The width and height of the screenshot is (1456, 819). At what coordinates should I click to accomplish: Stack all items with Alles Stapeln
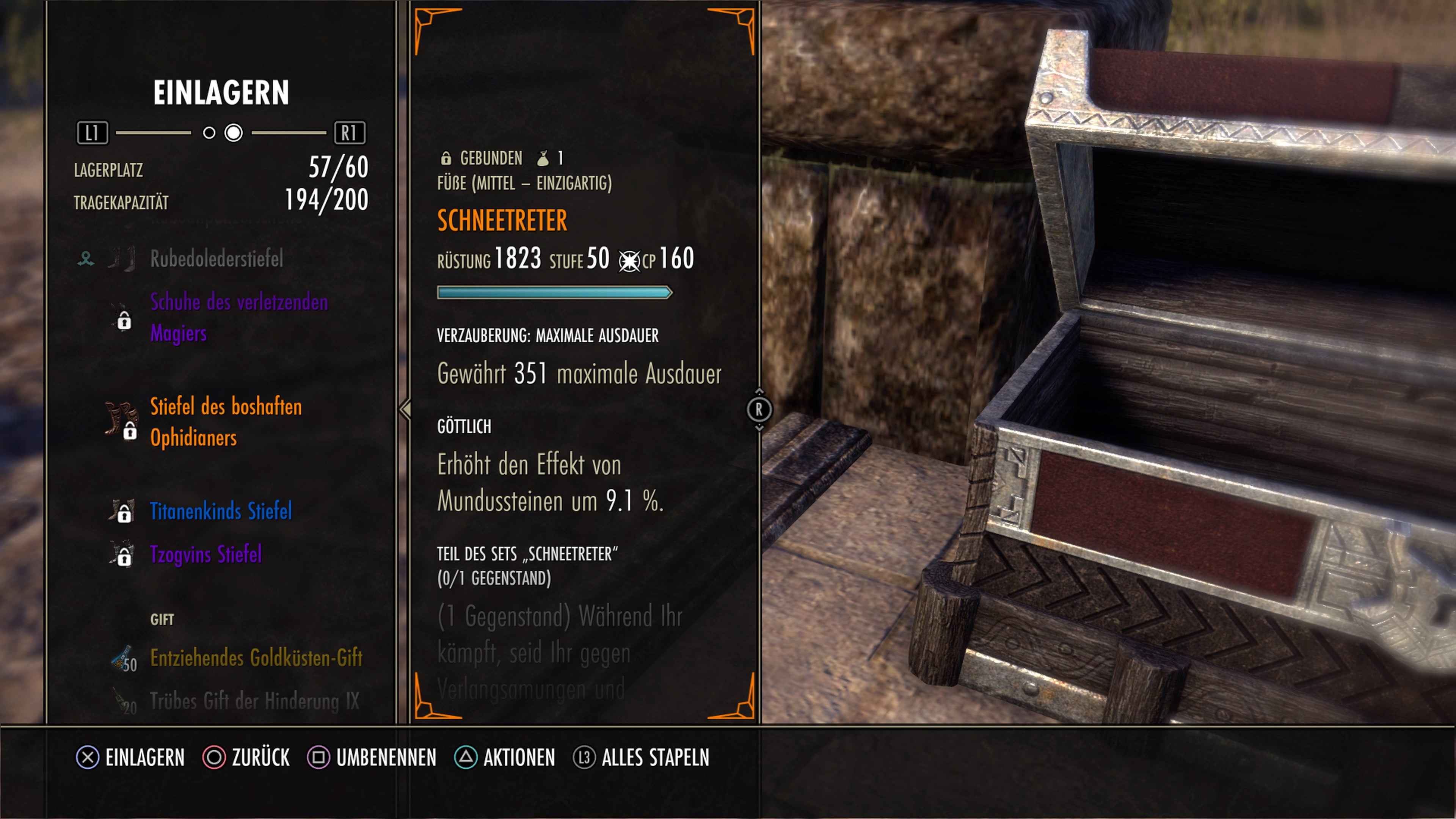pos(641,758)
